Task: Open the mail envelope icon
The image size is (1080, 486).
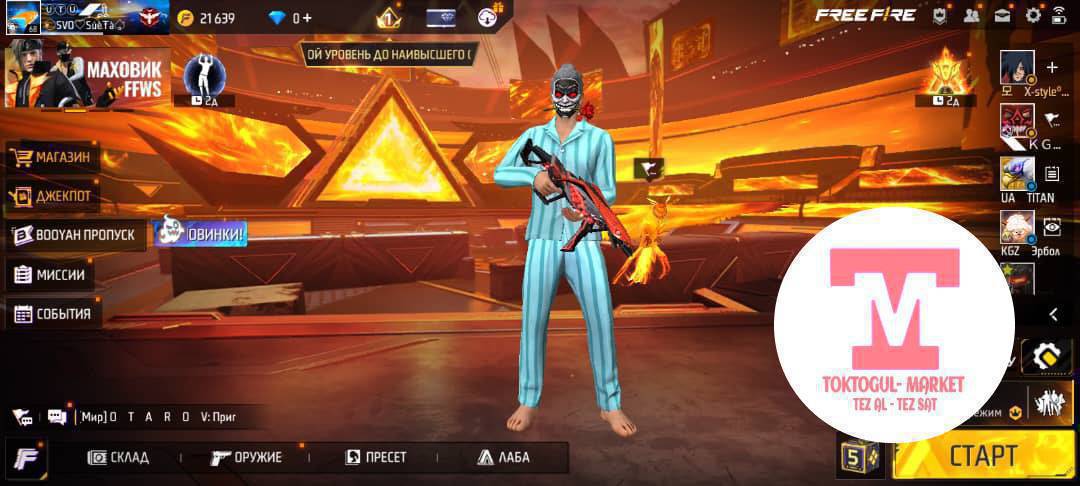Action: [x=1002, y=15]
